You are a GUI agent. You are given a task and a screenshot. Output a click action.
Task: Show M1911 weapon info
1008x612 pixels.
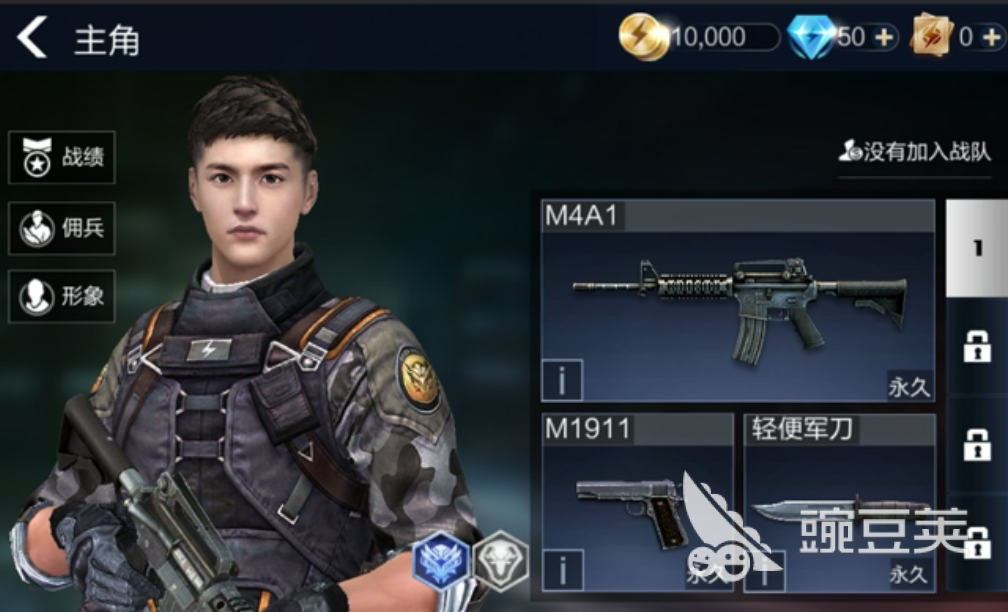click(562, 570)
